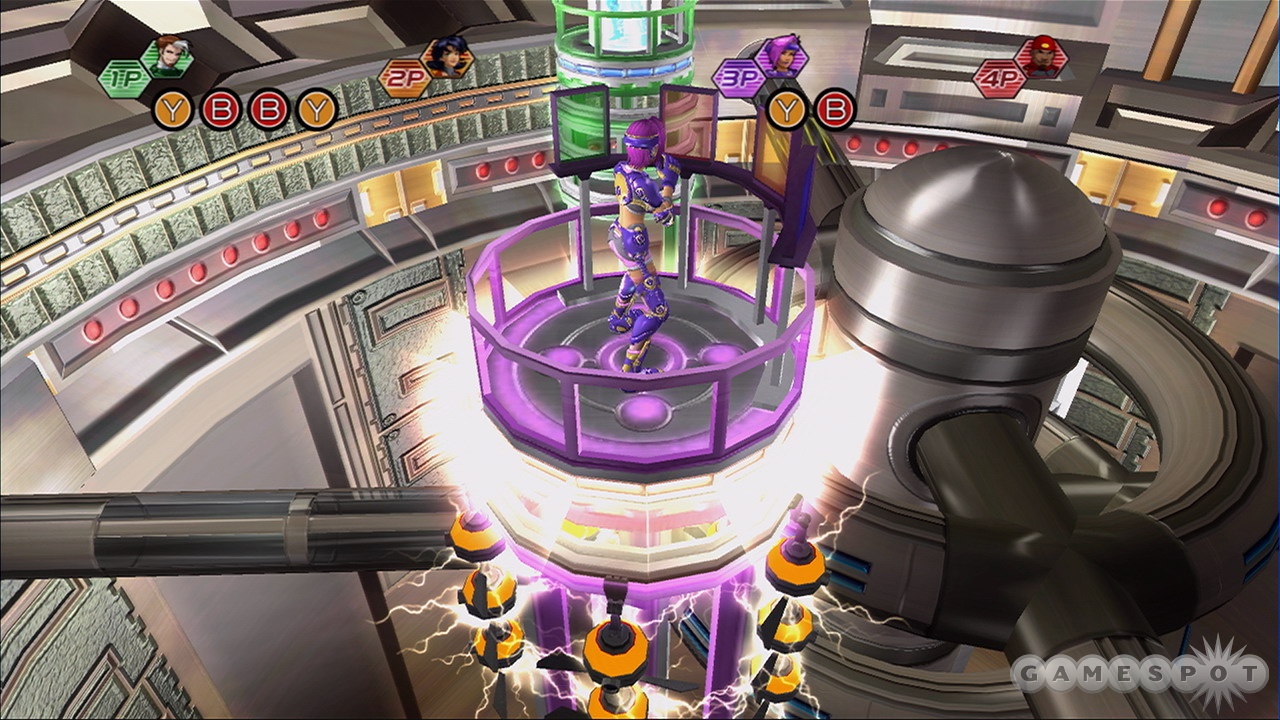1280x720 pixels.
Task: Select player one's character portrait
Action: tap(167, 57)
